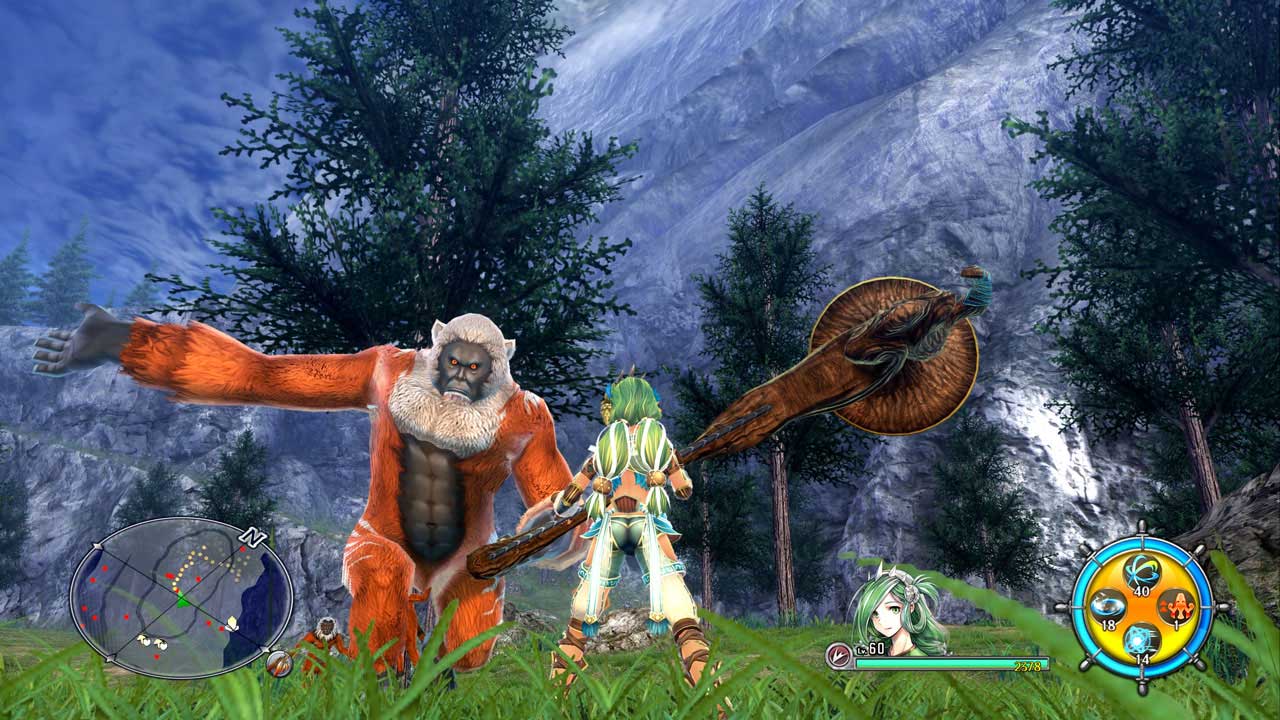Screen dimensions: 1280x720
Task: Select the butterfly marker on the minimap
Action: click(232, 623)
